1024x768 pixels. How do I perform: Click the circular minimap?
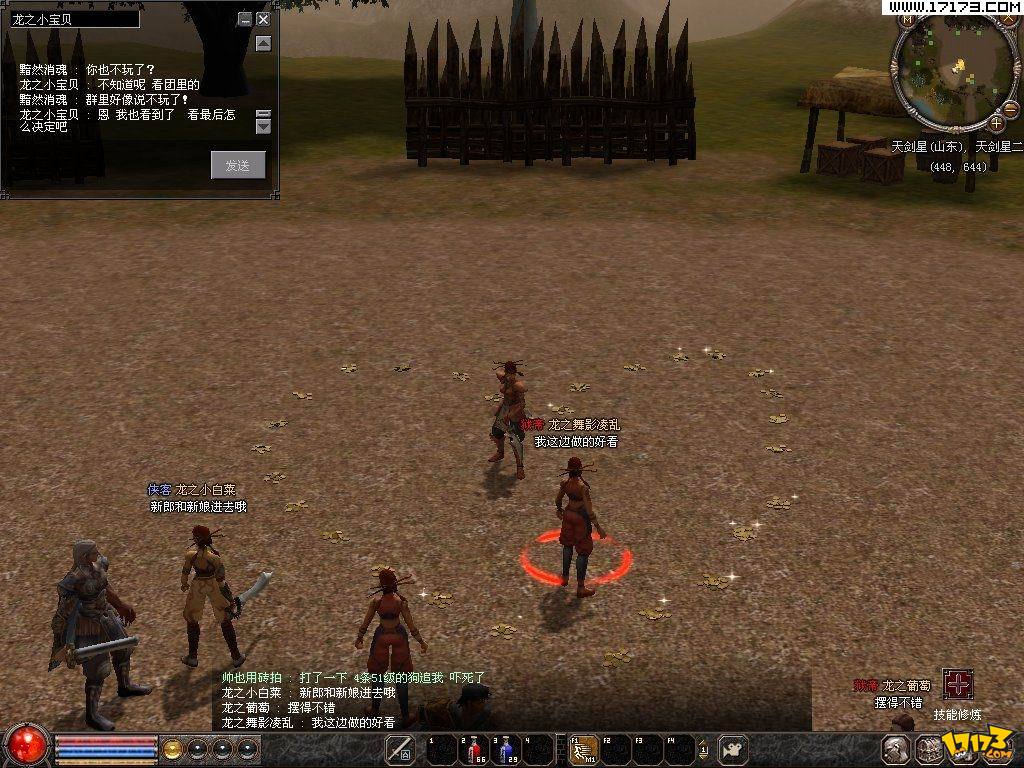pyautogui.click(x=956, y=69)
